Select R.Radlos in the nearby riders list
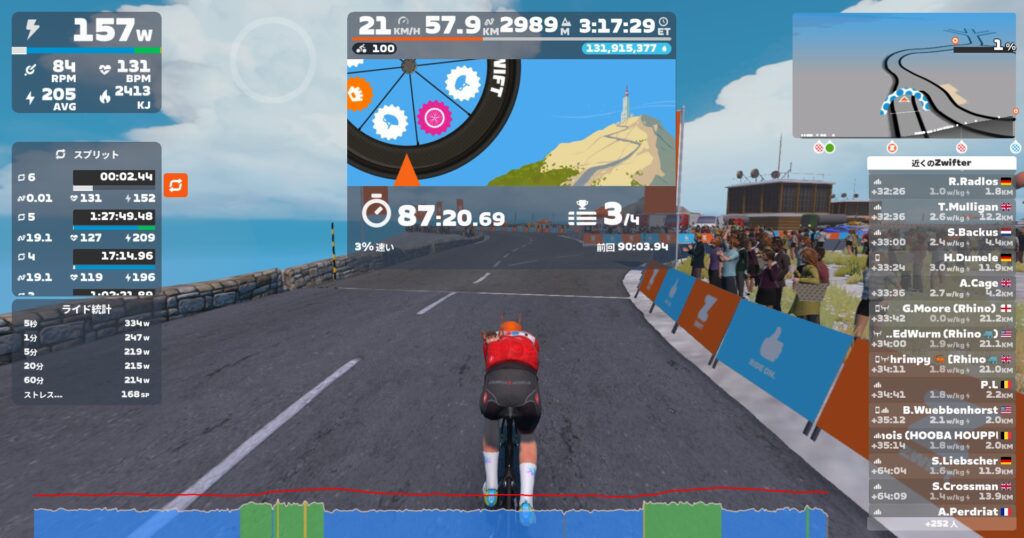Image resolution: width=1024 pixels, height=538 pixels. click(x=941, y=186)
